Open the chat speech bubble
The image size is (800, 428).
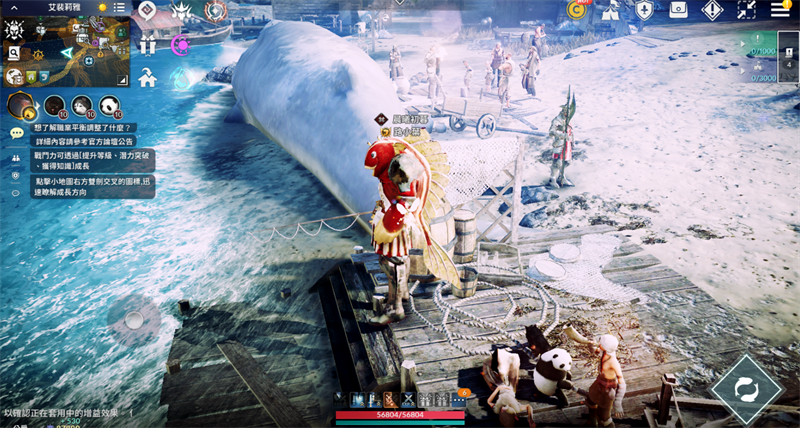pos(16,133)
